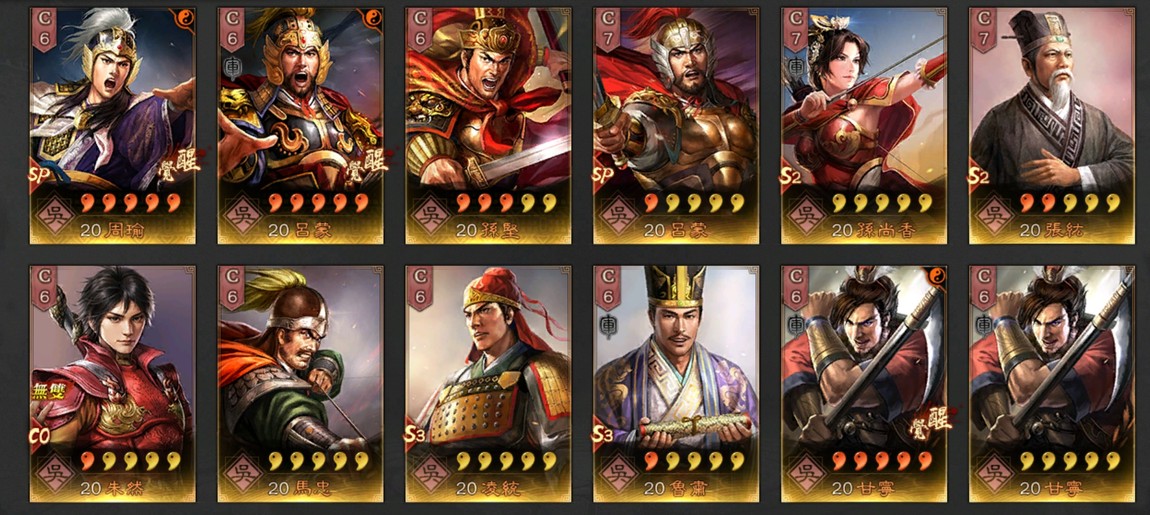Select the non-awakened 甘寧 card

[x=1052, y=383]
